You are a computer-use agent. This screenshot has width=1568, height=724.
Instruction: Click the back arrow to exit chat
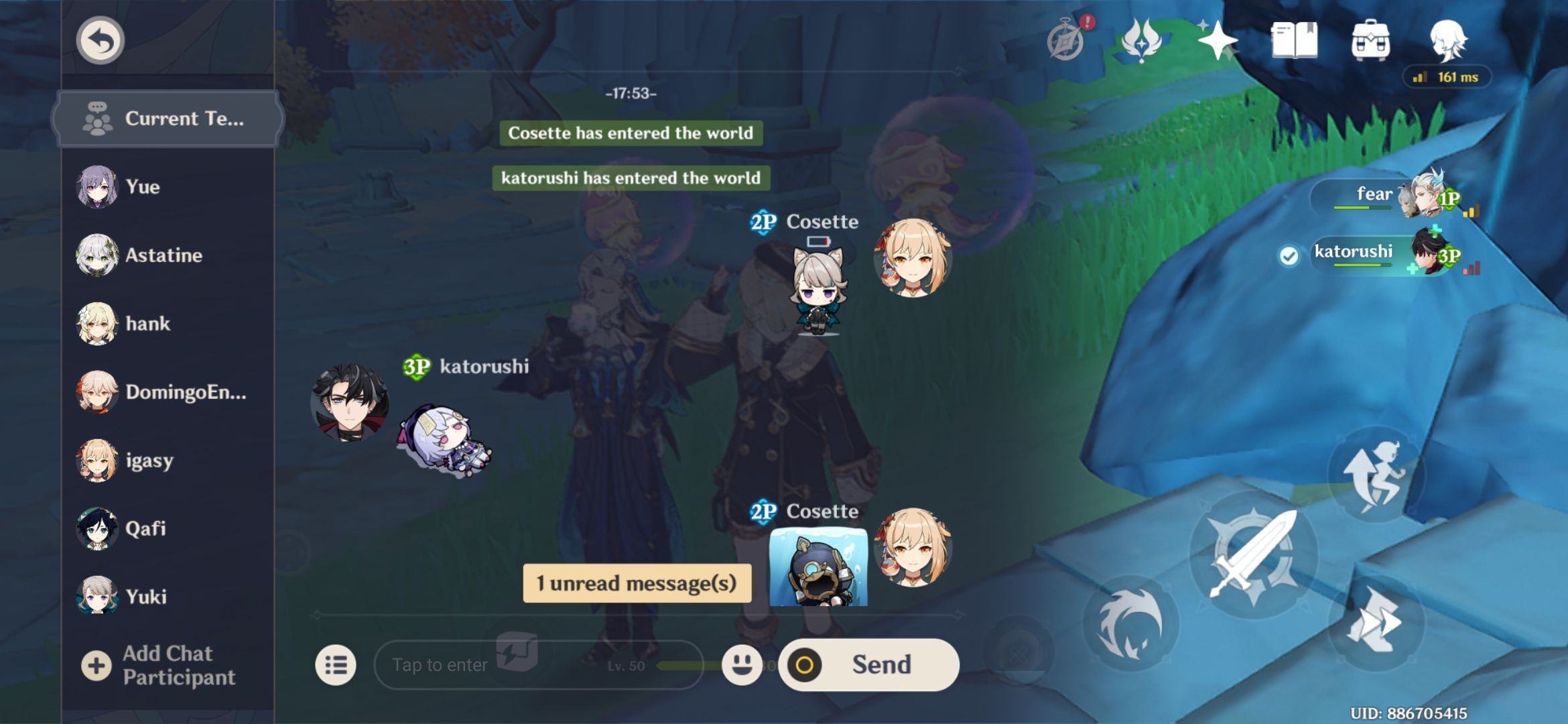click(99, 40)
